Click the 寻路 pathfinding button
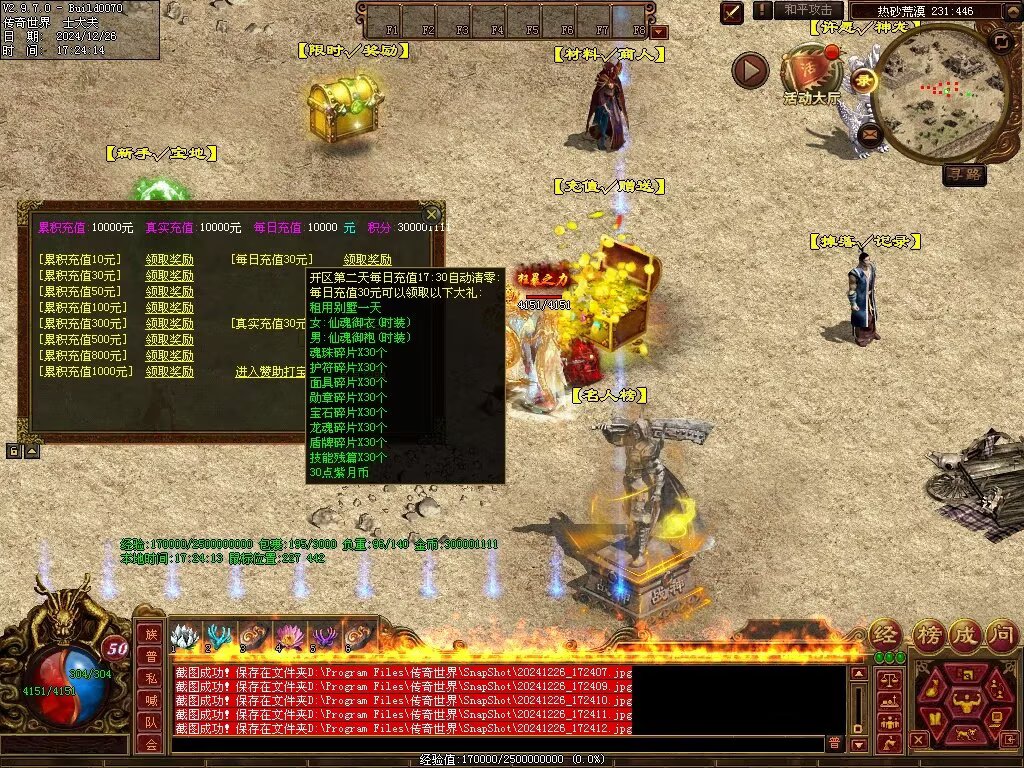Screen dimensions: 1024x768 [964, 175]
